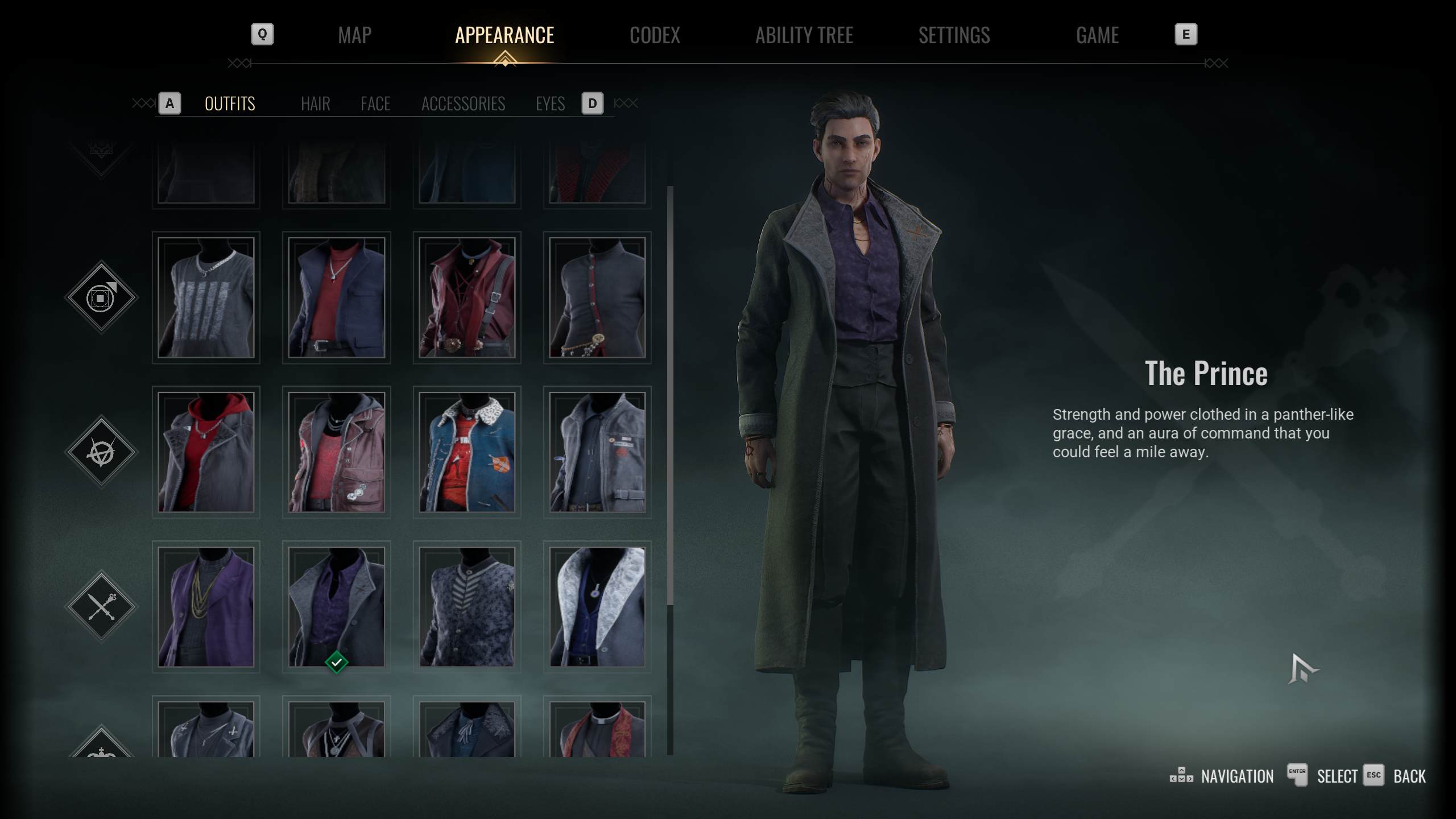Viewport: 1456px width, 819px height.
Task: Switch to the Codex tab
Action: [655, 35]
